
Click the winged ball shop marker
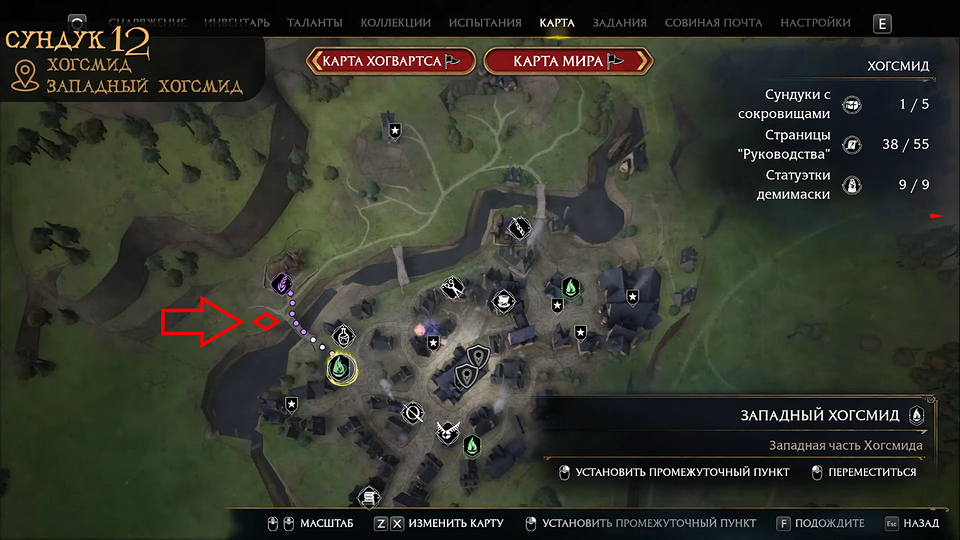point(446,435)
